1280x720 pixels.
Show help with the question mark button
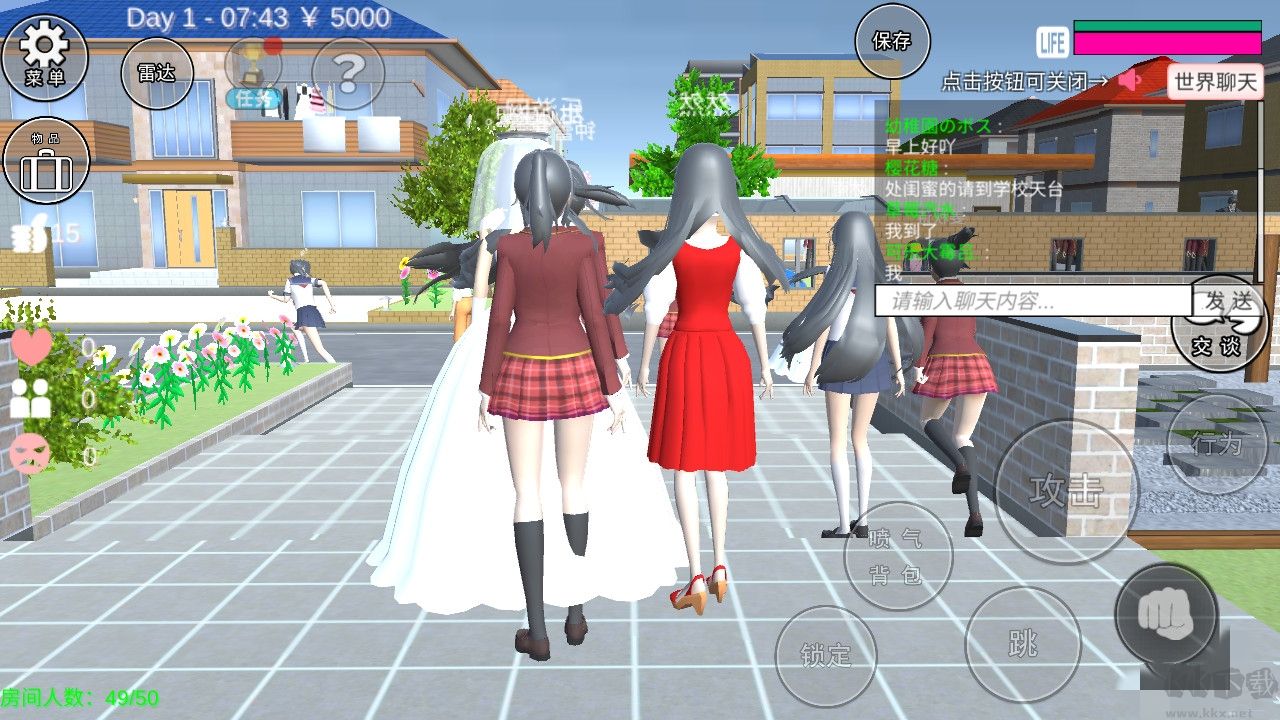(x=348, y=72)
